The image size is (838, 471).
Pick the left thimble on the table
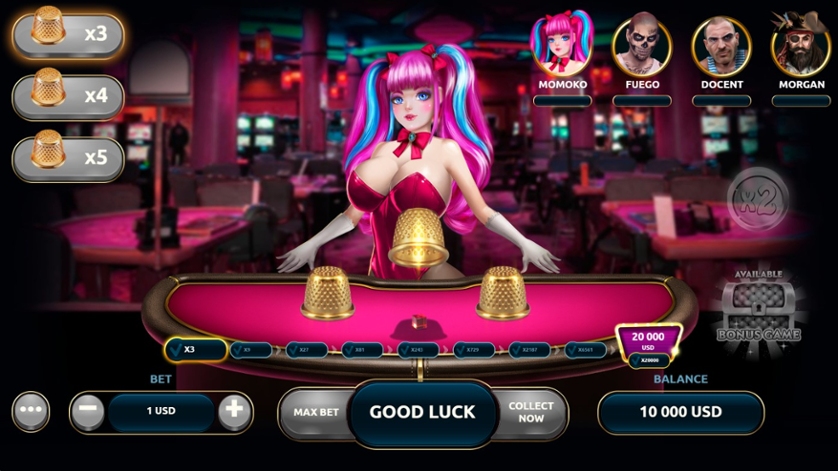[327, 292]
